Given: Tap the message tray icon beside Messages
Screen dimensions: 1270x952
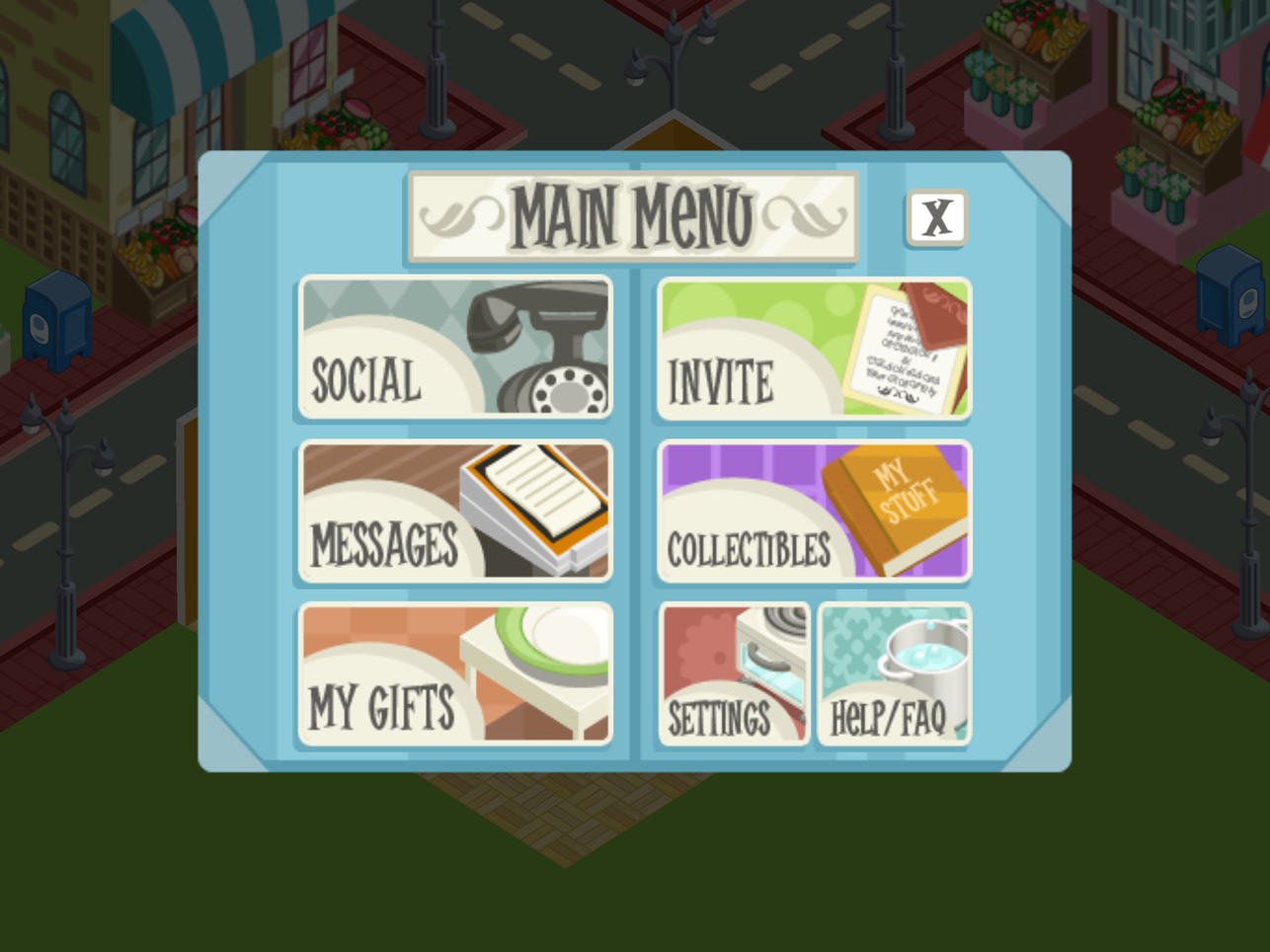Looking at the screenshot, I should tap(533, 504).
